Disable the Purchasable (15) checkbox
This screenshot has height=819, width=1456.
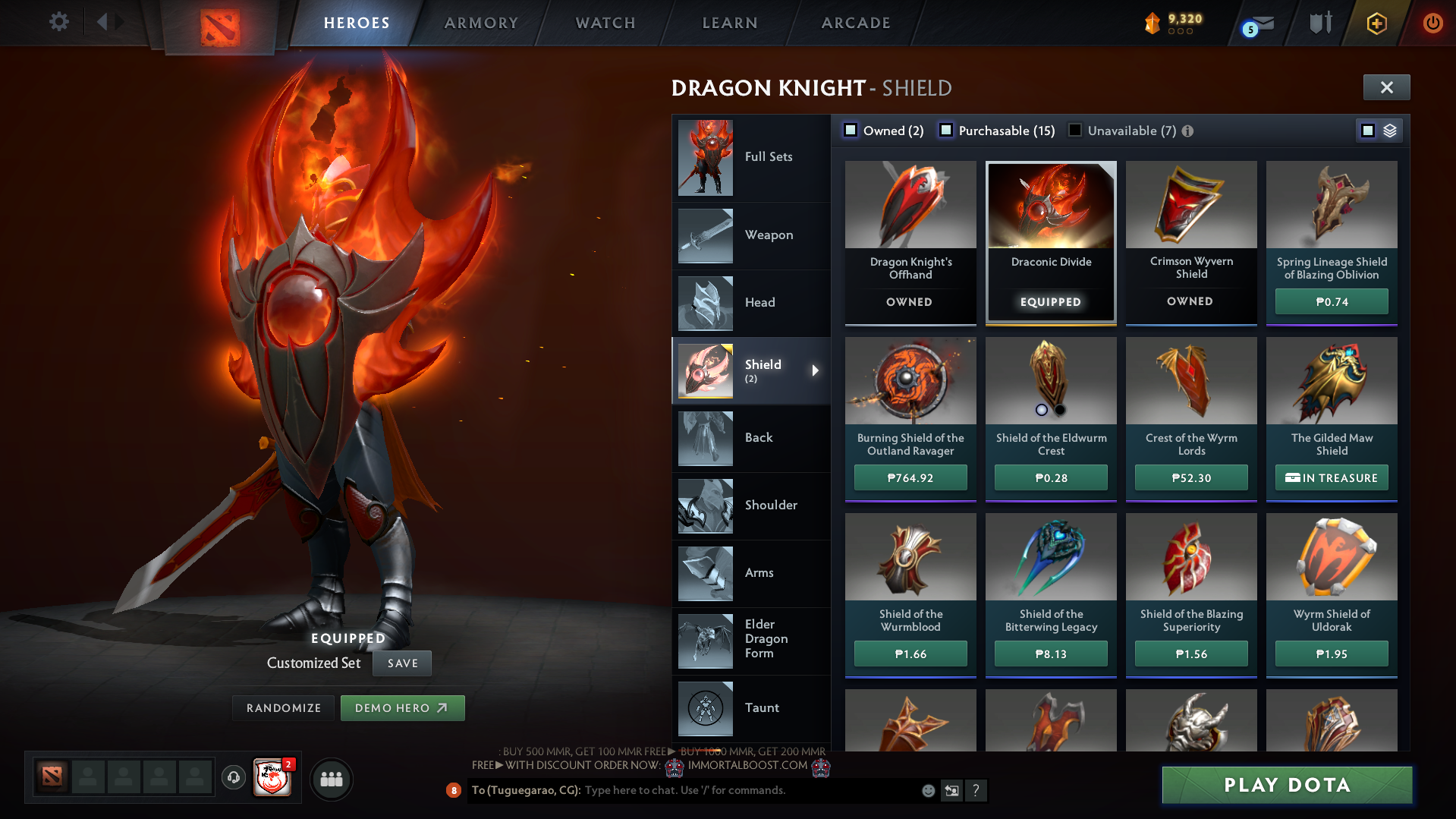pyautogui.click(x=946, y=131)
